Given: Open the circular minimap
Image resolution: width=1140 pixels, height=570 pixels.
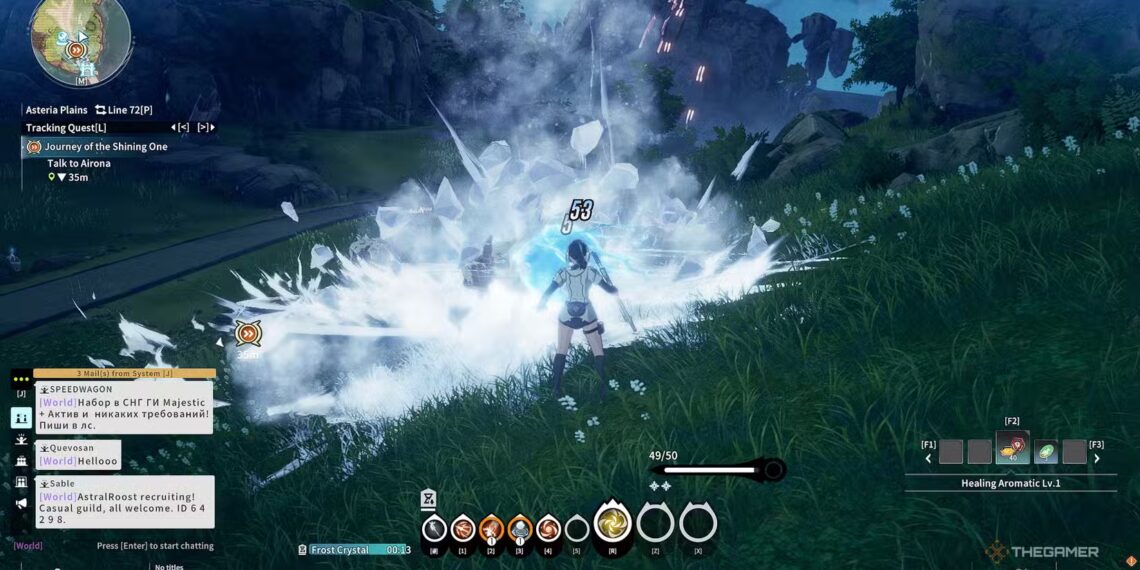Looking at the screenshot, I should coord(80,38).
